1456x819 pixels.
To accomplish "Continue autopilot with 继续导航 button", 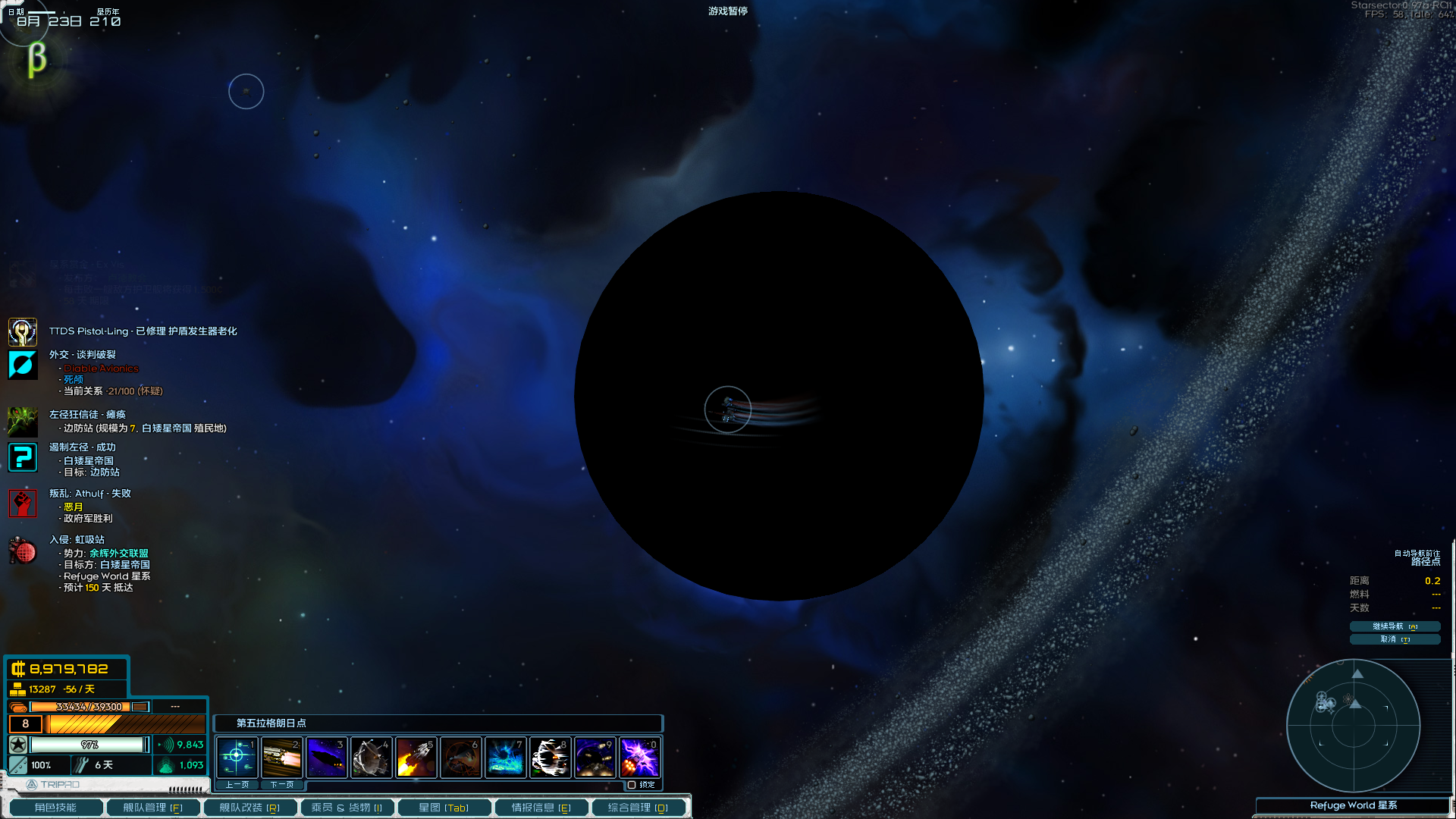I will (x=1394, y=626).
